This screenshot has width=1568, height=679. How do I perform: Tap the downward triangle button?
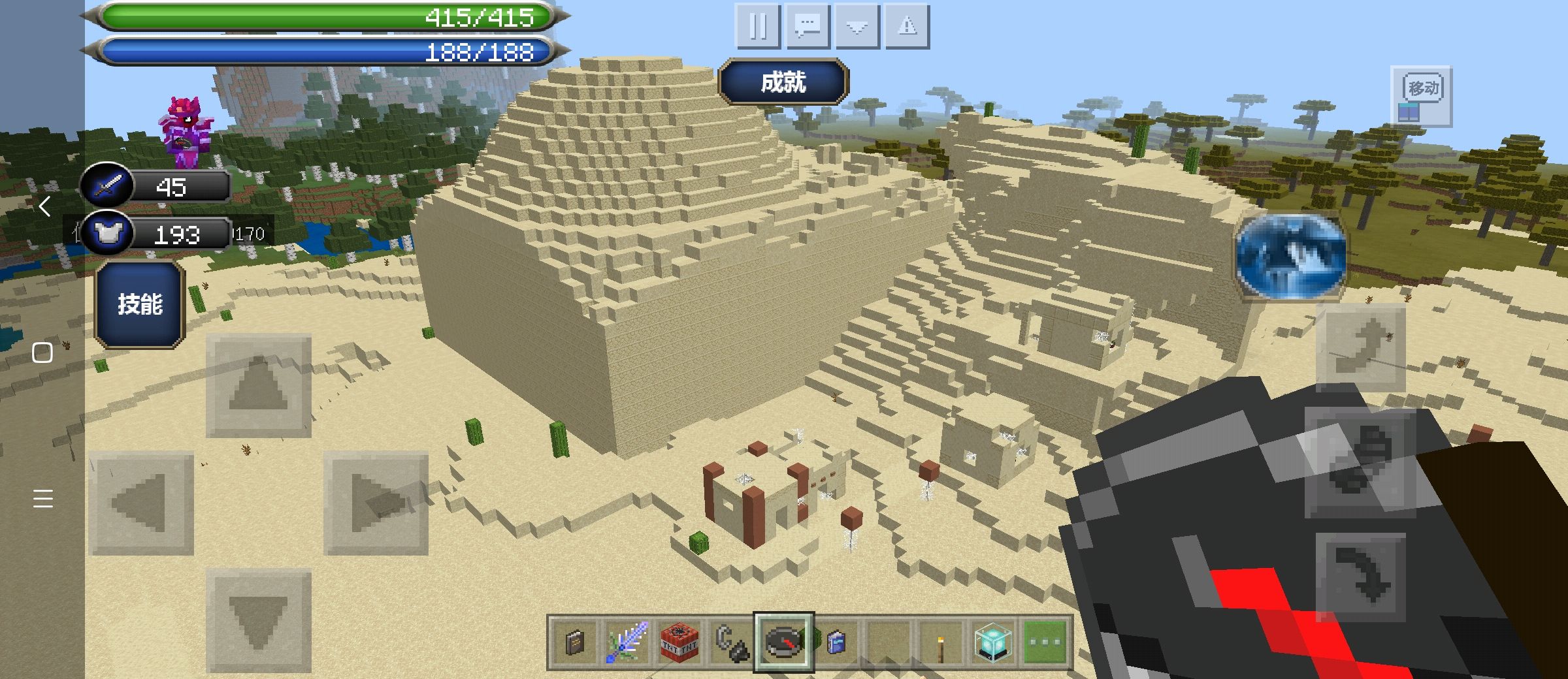coord(857,27)
